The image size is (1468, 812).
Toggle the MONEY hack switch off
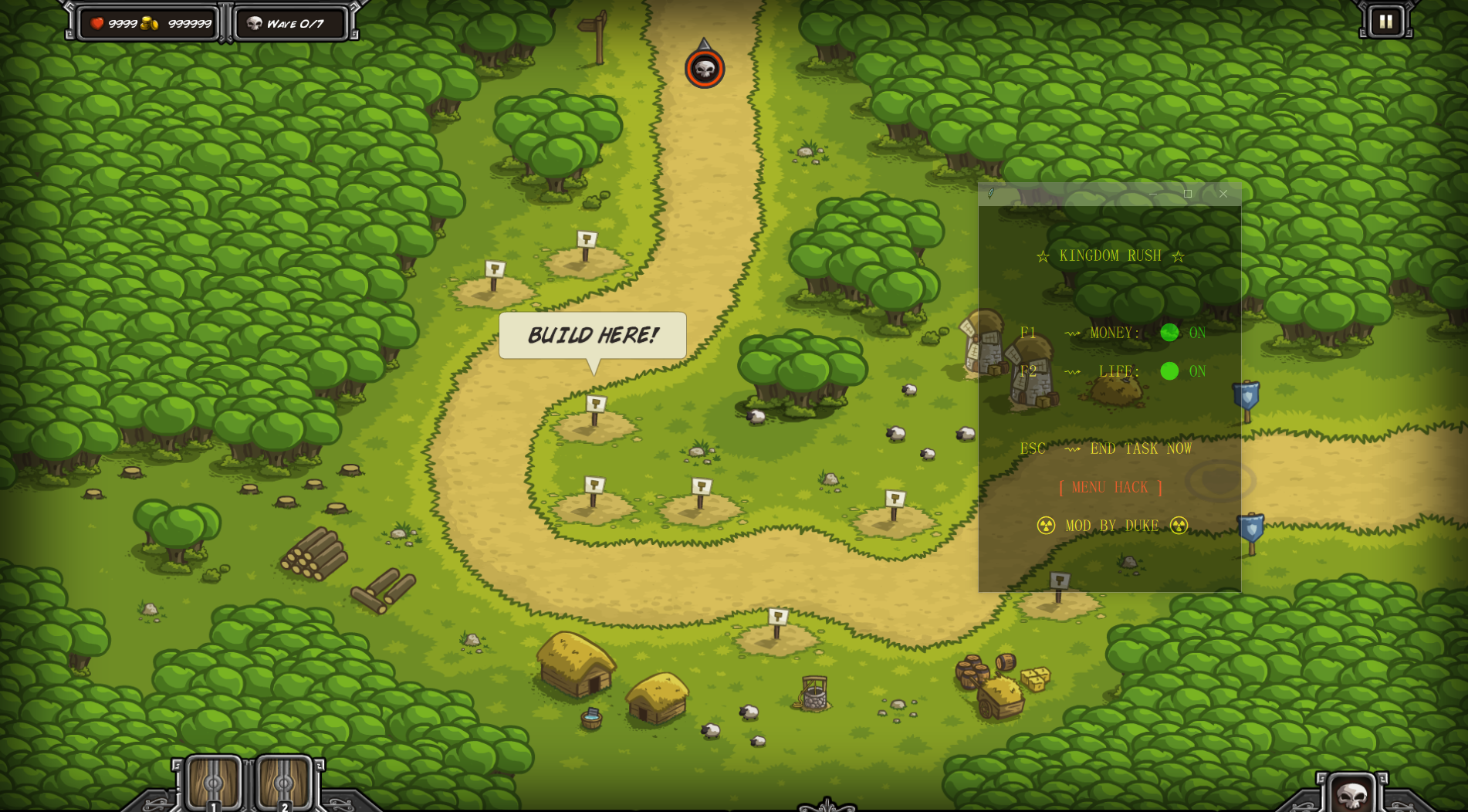pos(1170,333)
